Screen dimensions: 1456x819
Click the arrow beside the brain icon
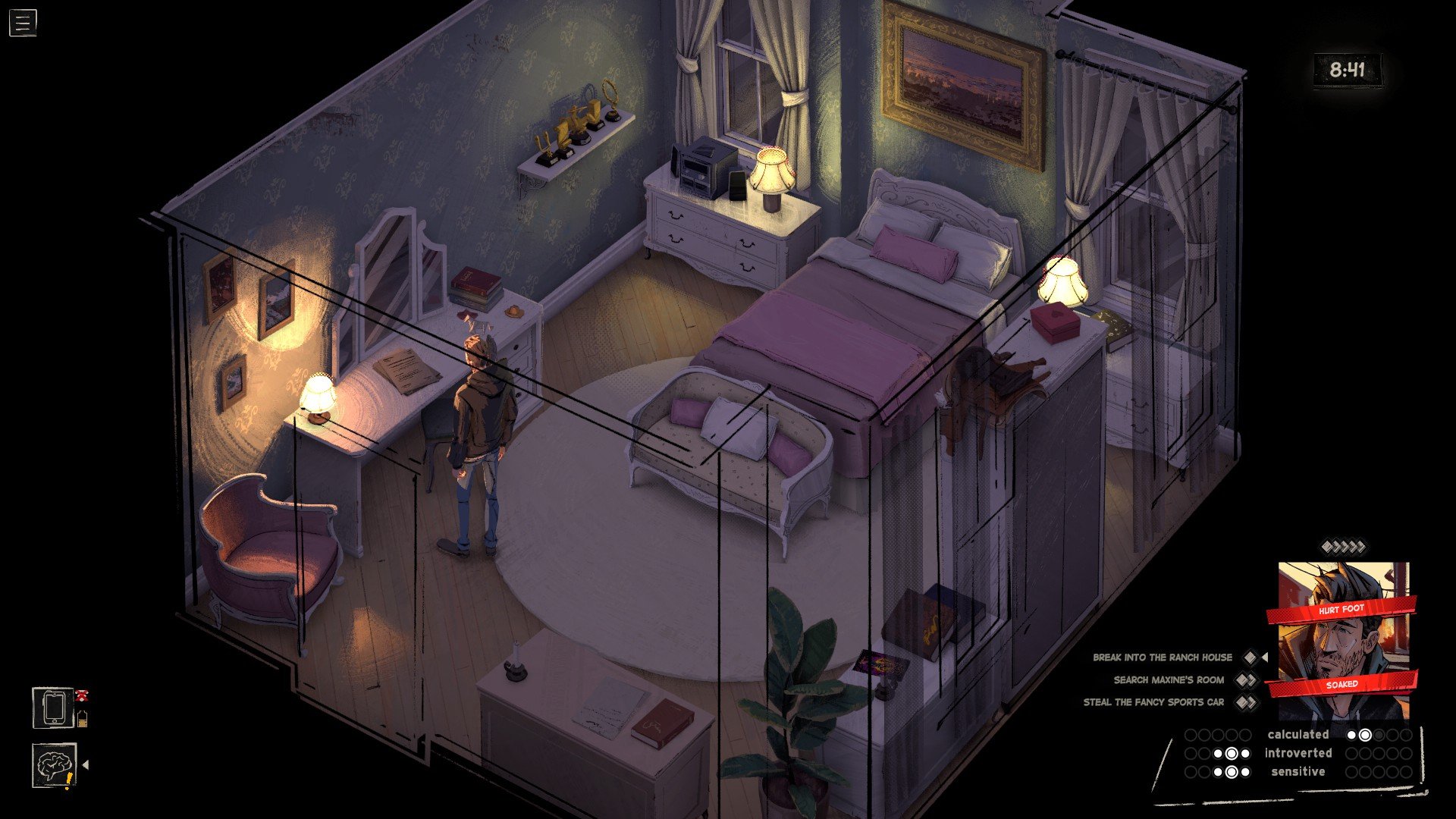pos(86,765)
